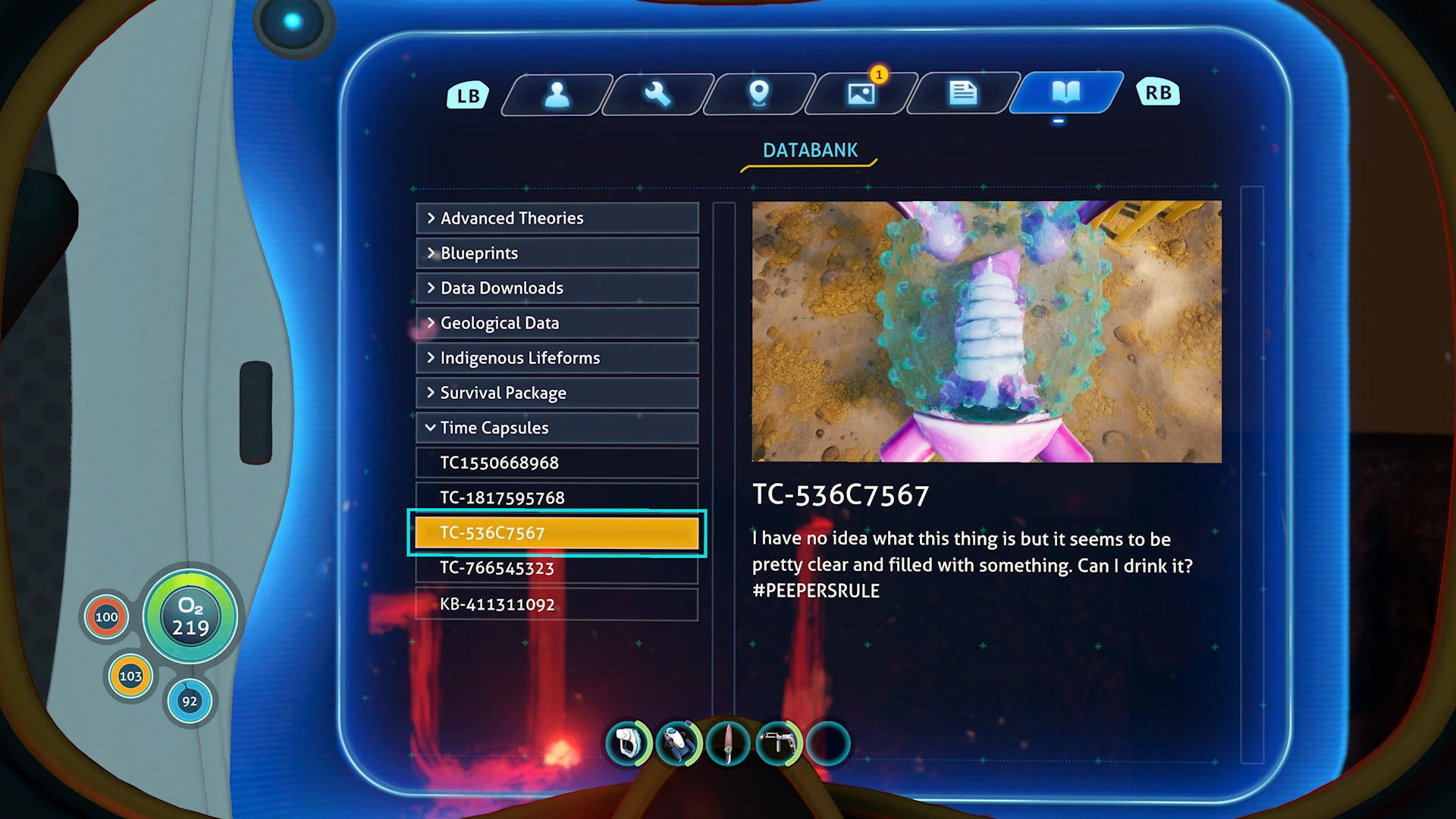
Task: Expand the Indigenous Lifeforms category
Action: point(557,358)
